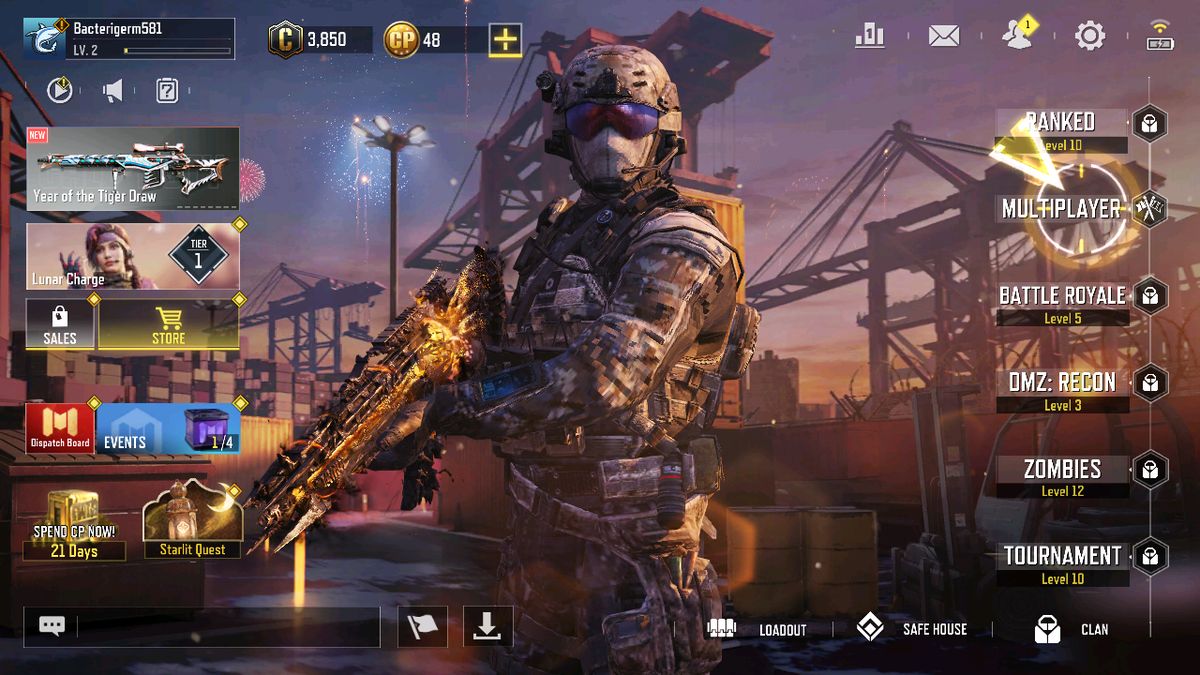Open the Store

[x=168, y=324]
